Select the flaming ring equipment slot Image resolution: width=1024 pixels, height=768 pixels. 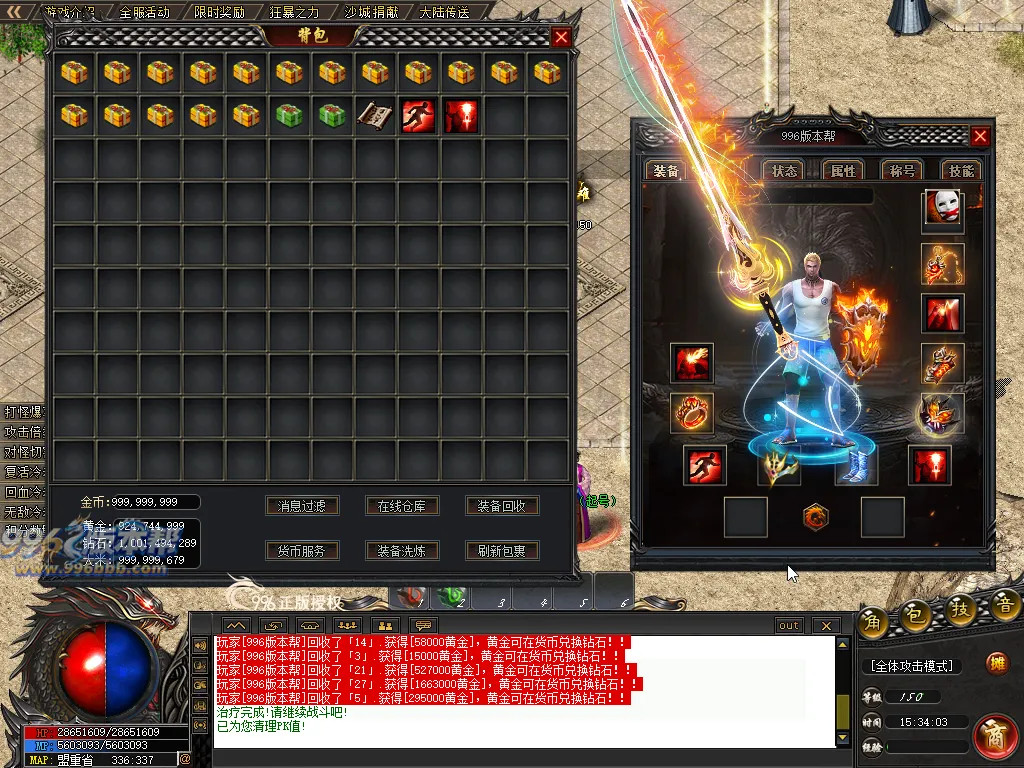(691, 413)
